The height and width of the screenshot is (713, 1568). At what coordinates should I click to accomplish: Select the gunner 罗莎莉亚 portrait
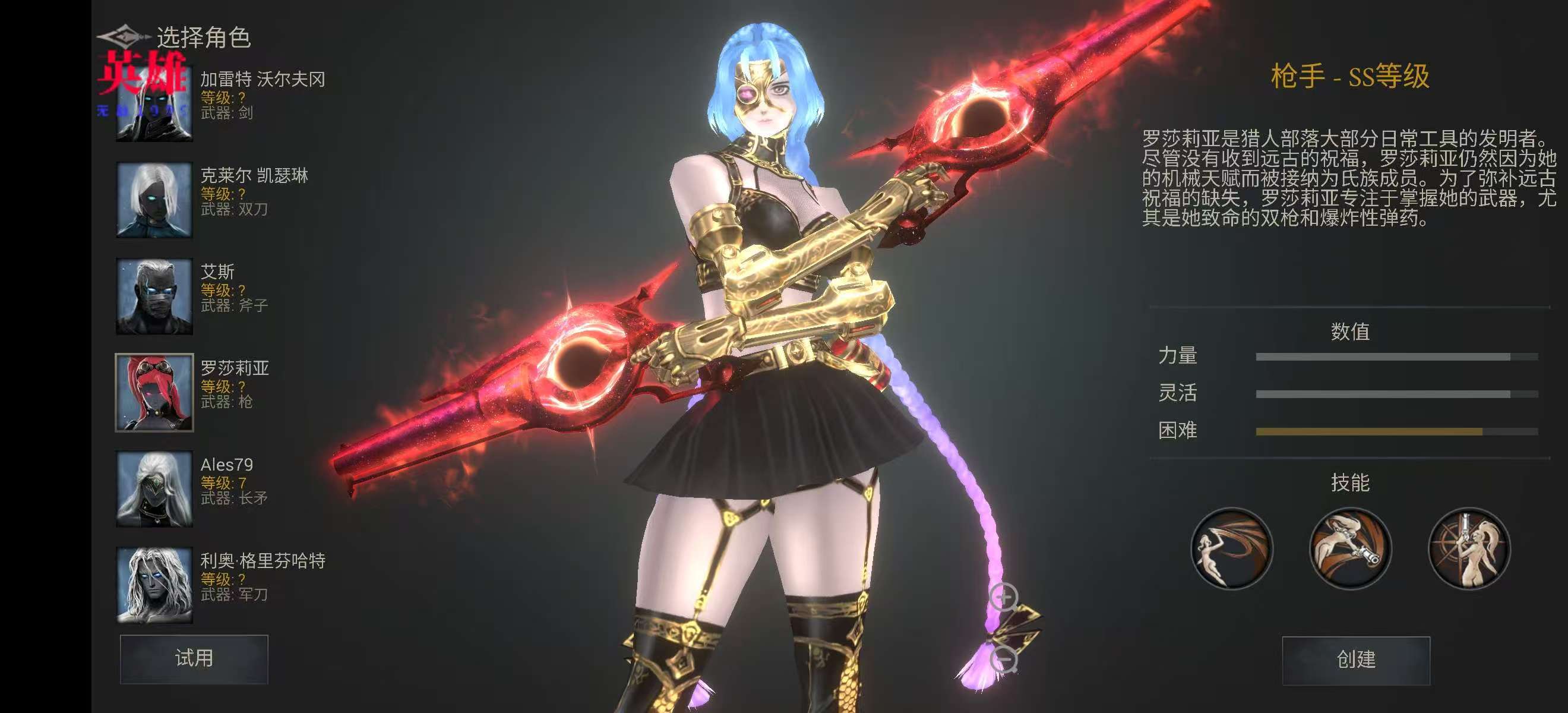pos(154,393)
